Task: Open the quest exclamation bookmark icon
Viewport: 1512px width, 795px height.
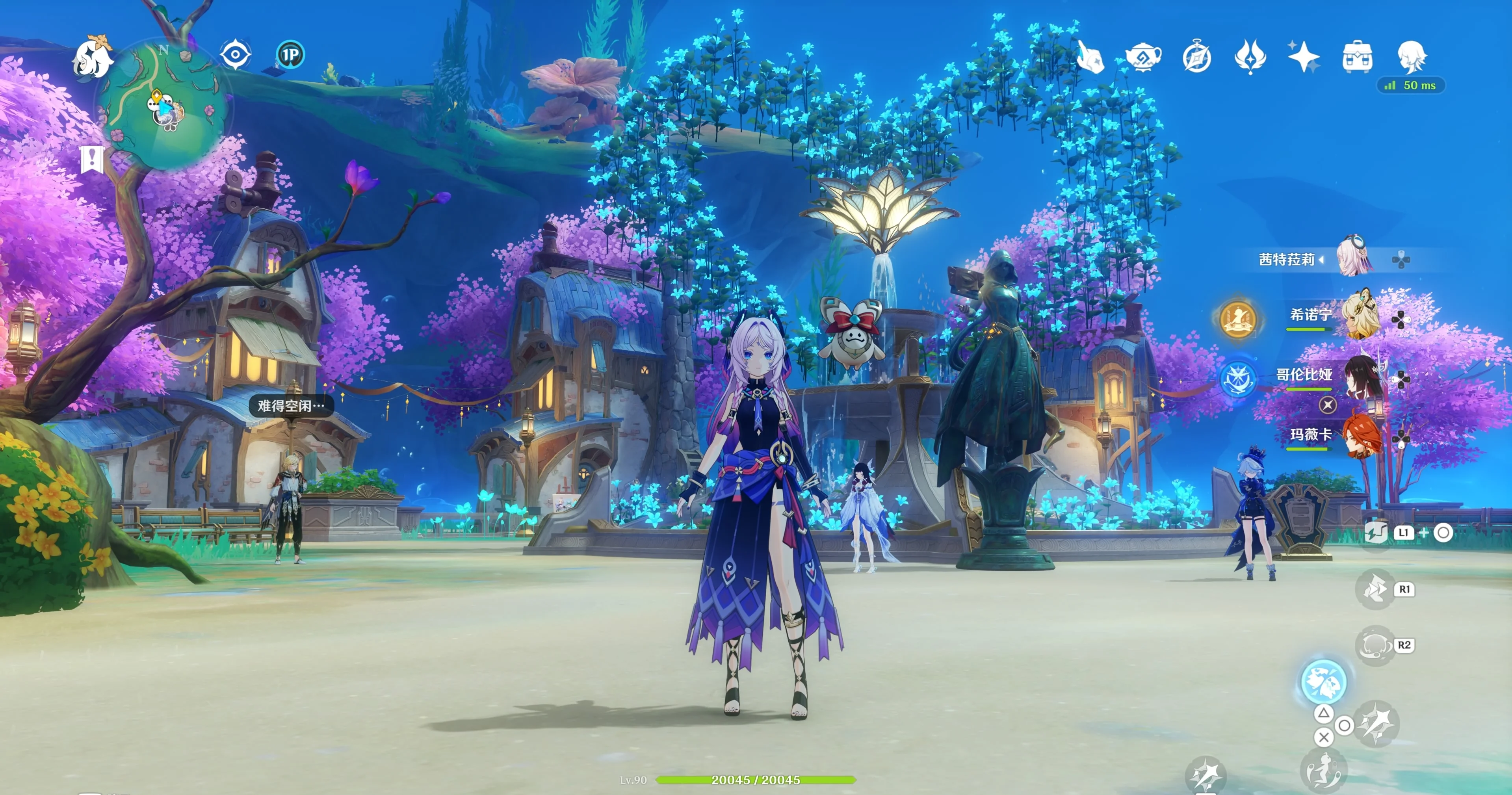Action: 91,159
